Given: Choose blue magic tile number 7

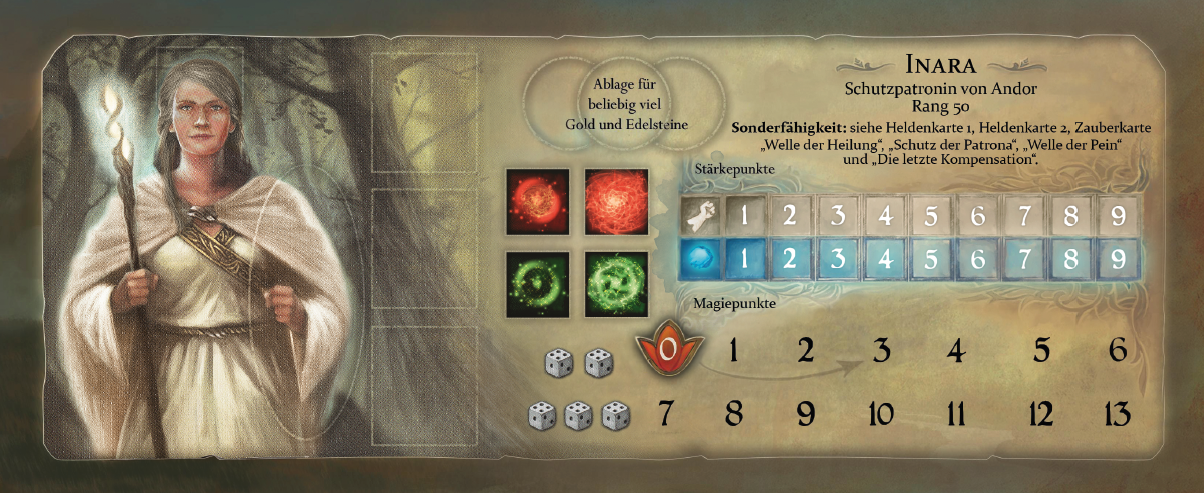Looking at the screenshot, I should click(1024, 258).
